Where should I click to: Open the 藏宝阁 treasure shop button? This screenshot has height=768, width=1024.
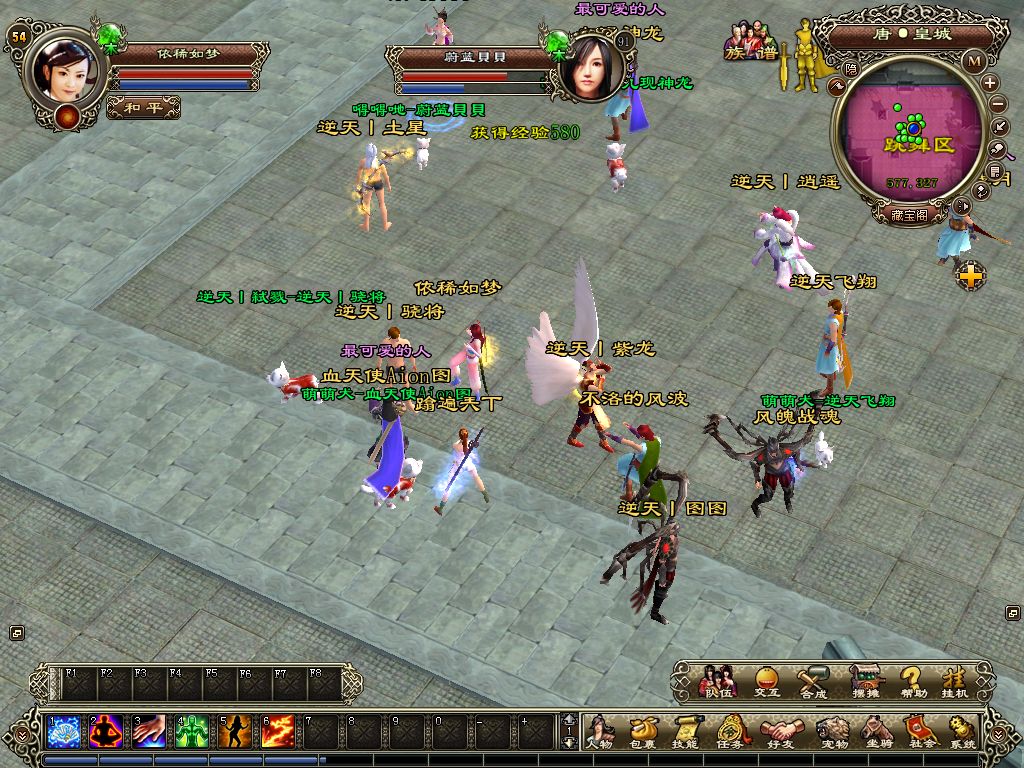(x=909, y=213)
